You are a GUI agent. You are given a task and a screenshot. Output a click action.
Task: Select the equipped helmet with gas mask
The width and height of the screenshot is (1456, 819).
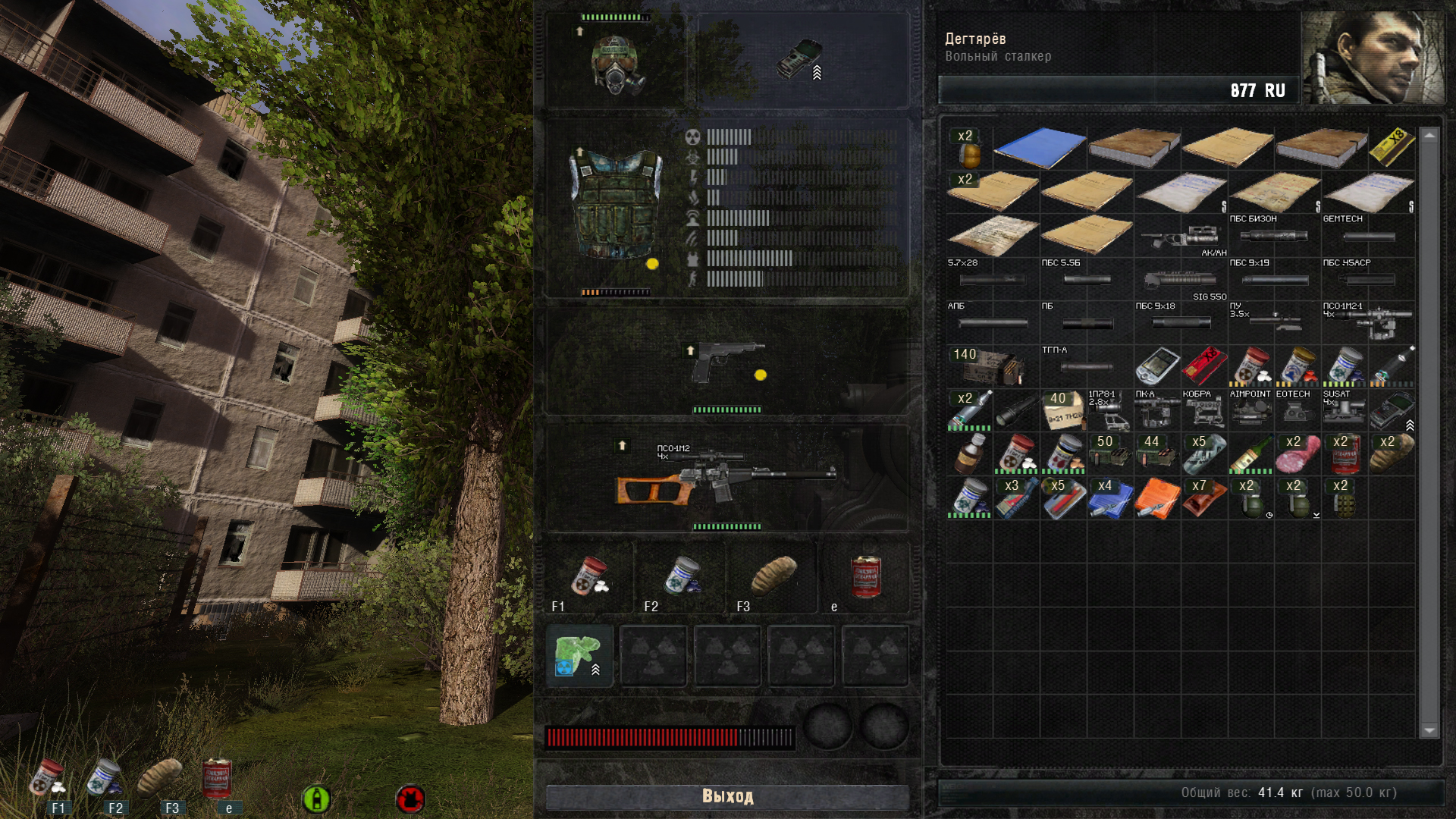[618, 65]
